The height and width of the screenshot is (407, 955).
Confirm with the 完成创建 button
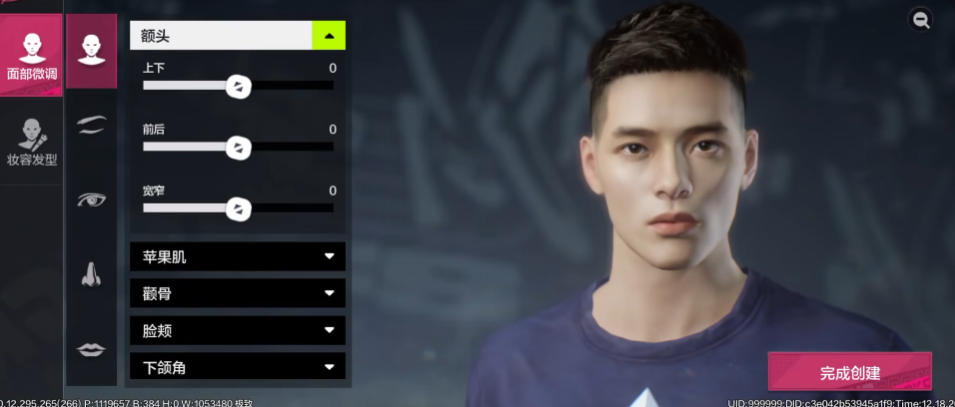(x=849, y=372)
